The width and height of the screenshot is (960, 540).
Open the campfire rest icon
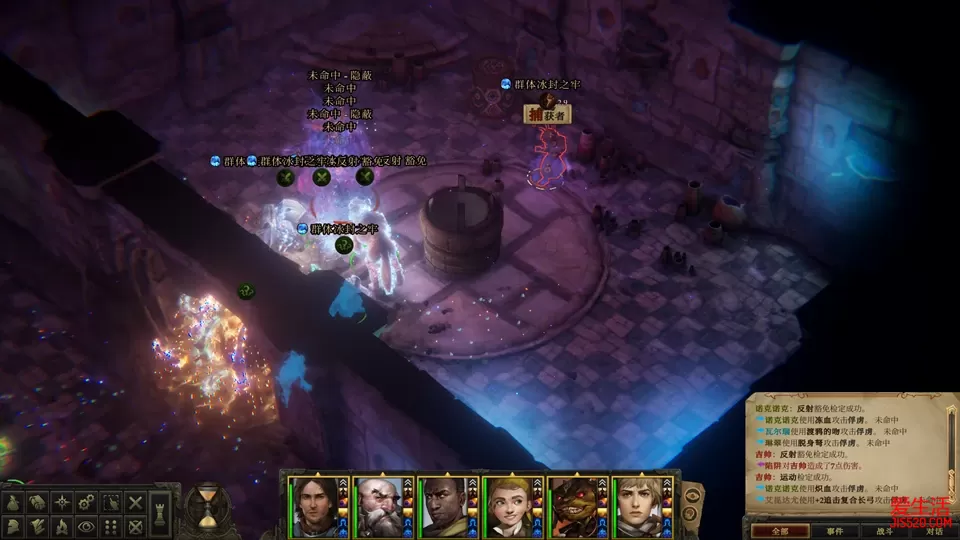click(62, 526)
